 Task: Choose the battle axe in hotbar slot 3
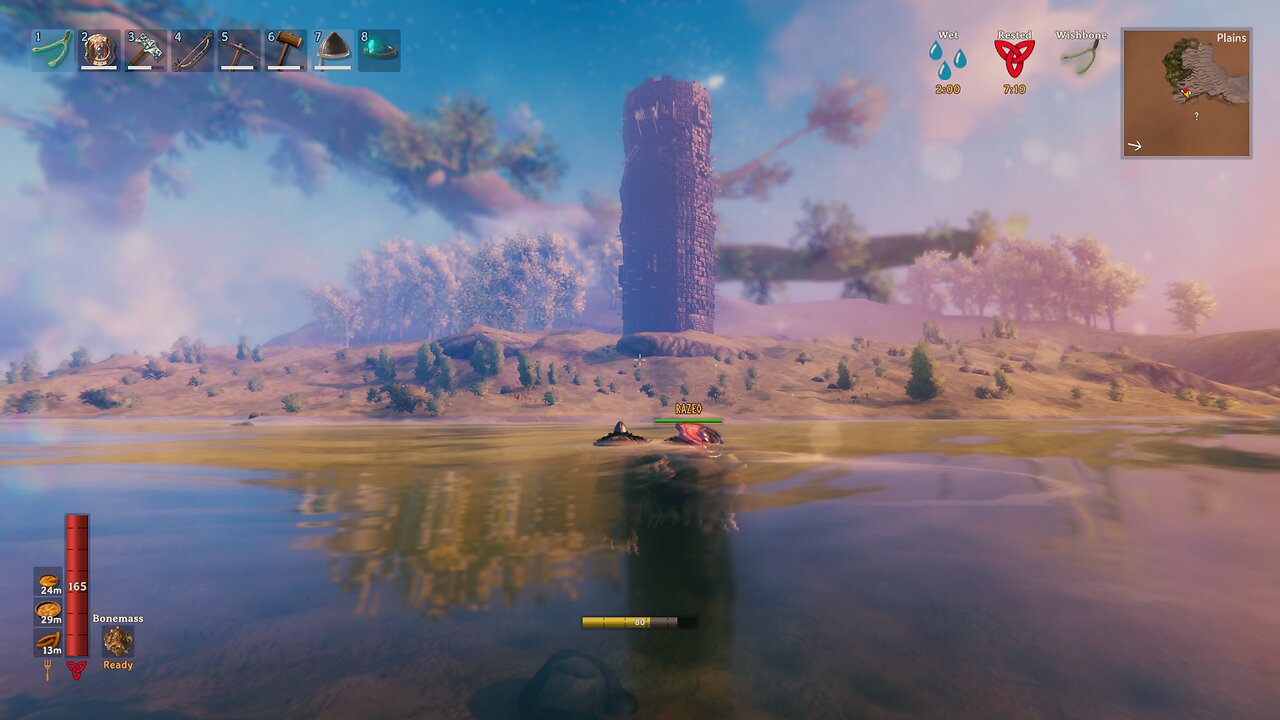tap(146, 50)
